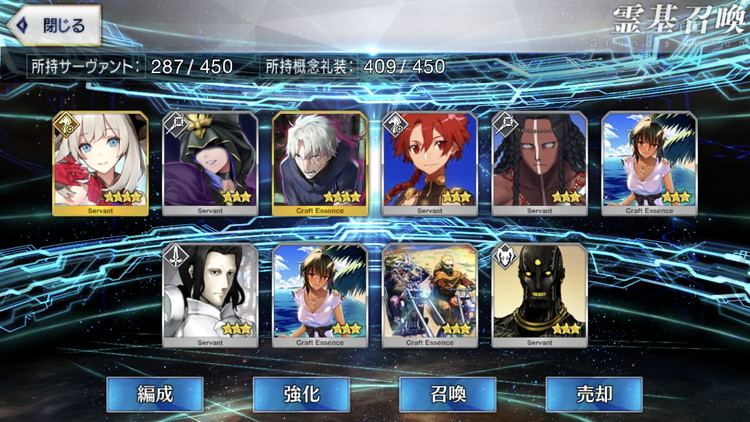Tap the 召喚 summon button
Image resolution: width=750 pixels, height=422 pixels.
point(447,394)
